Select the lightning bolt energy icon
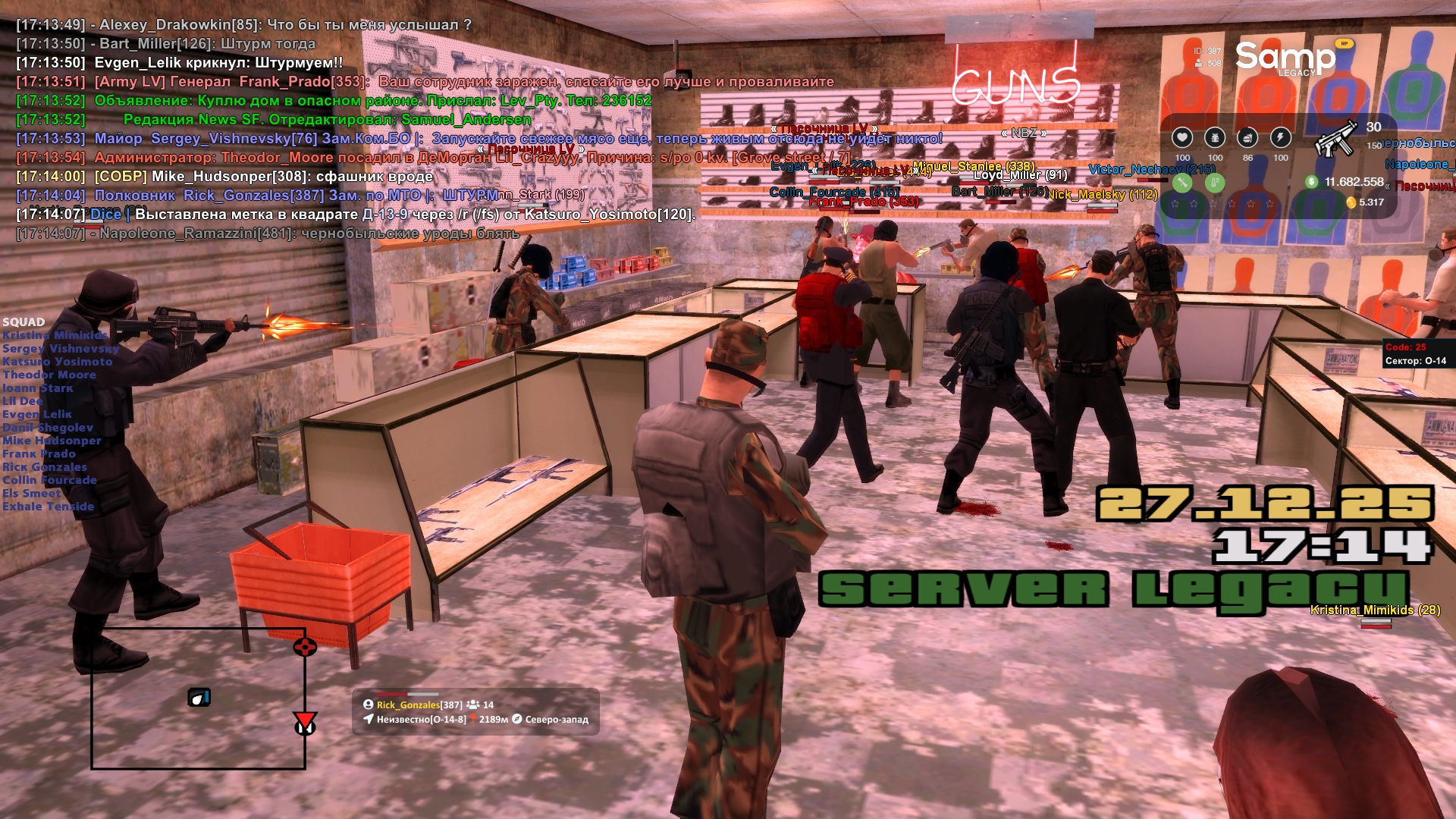Screen dimensions: 1456x819 click(x=1281, y=137)
